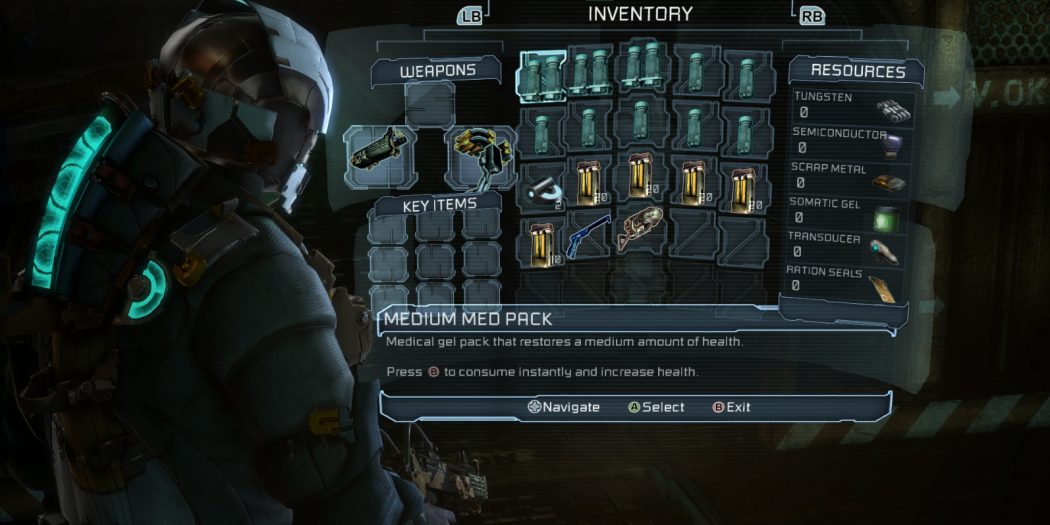Pick the stasis pack with quantity 2
This screenshot has width=1050, height=525.
541,184
